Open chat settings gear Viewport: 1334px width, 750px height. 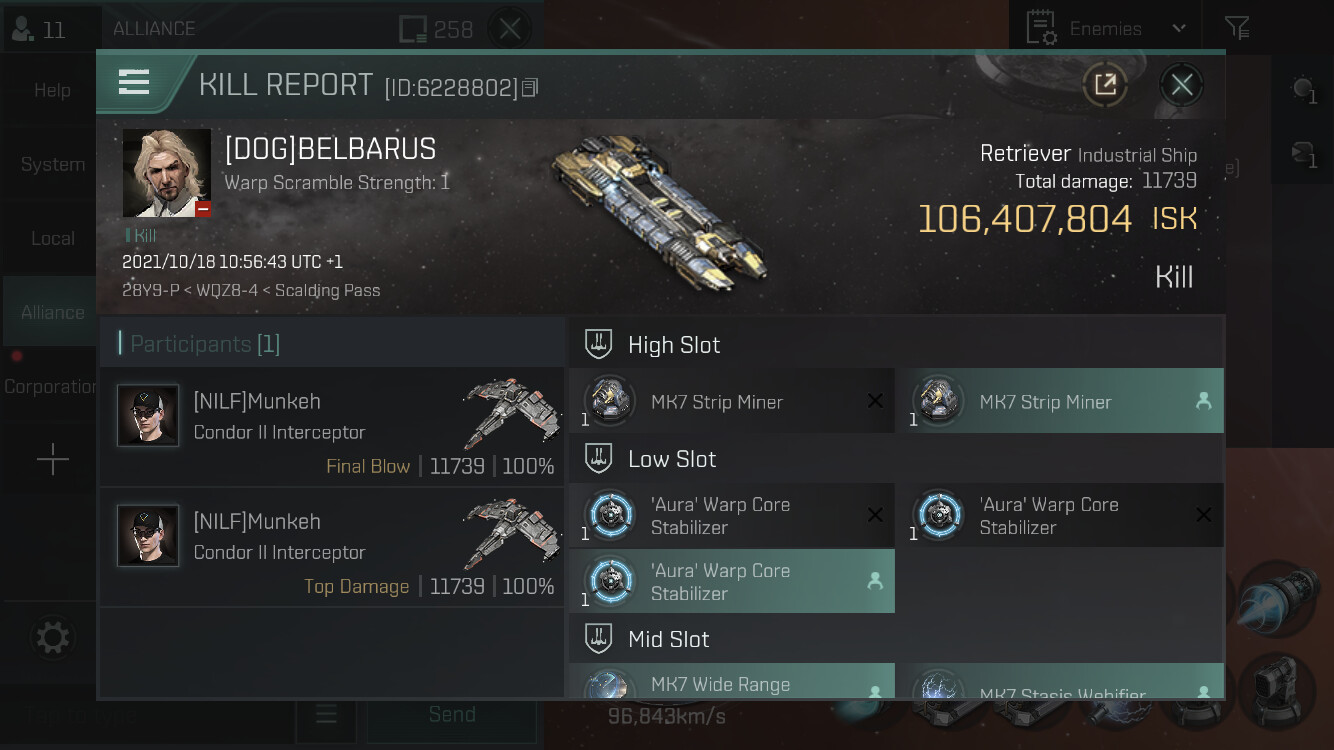click(52, 637)
